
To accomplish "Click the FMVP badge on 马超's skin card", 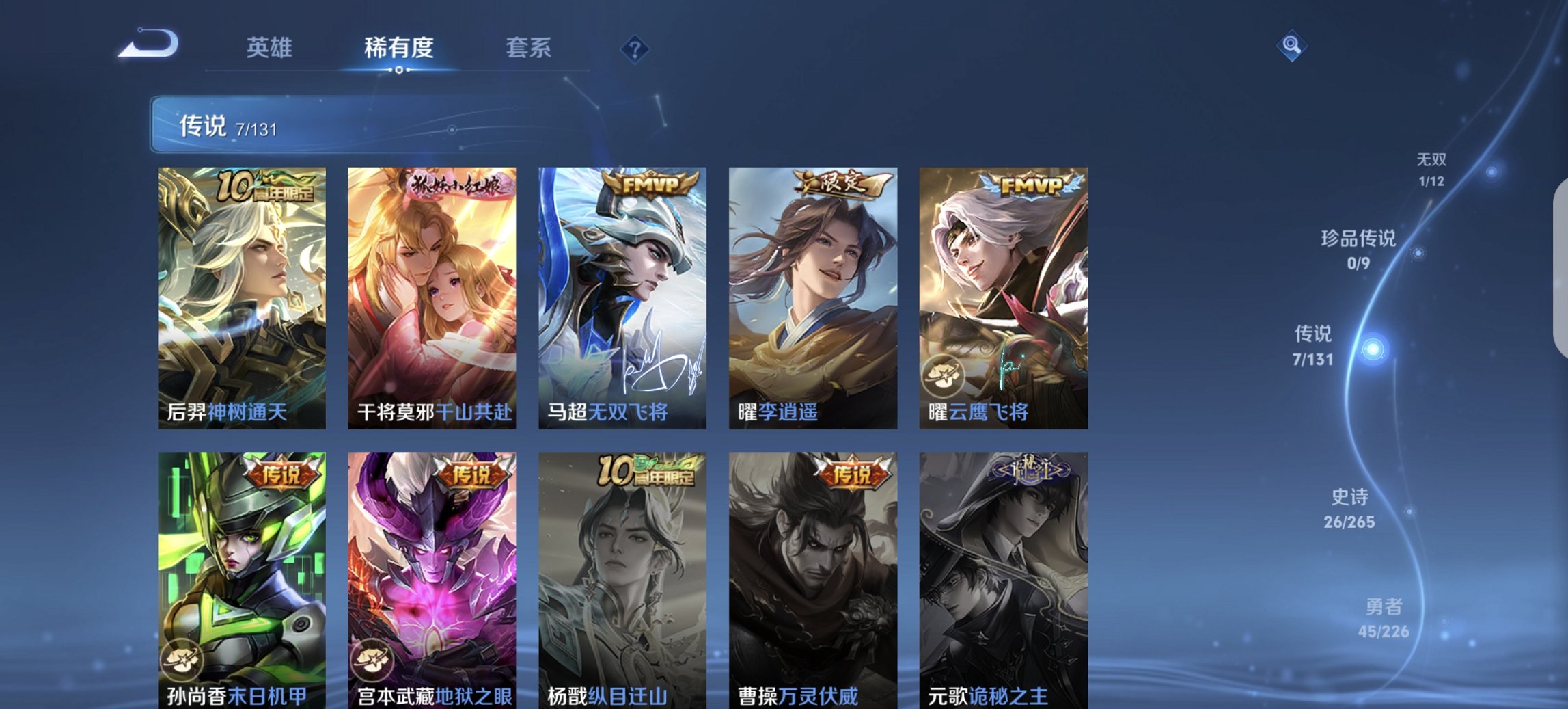I will (650, 183).
